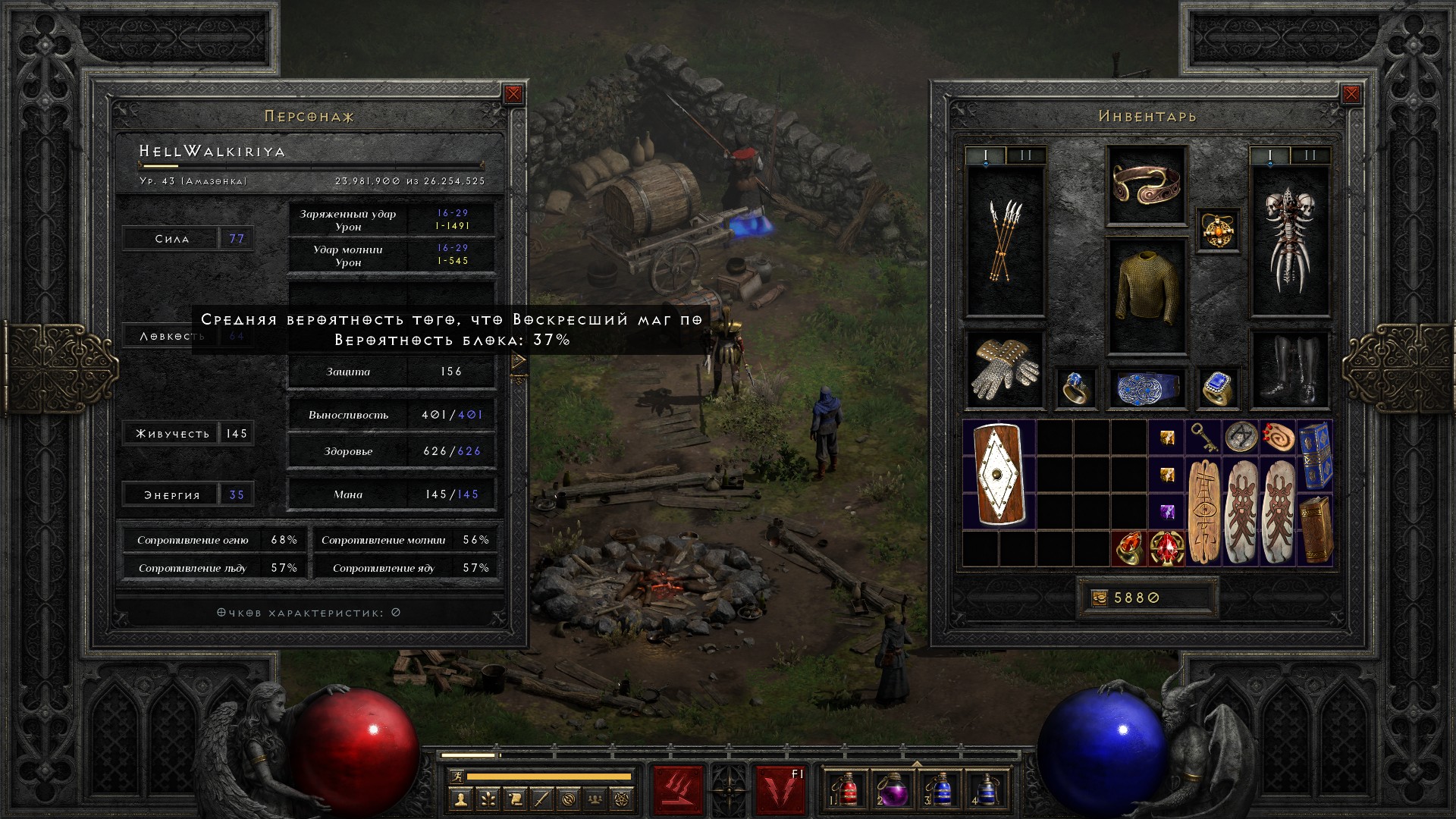The image size is (1456, 819).
Task: Toggle run/walk with the running man icon
Action: pos(454,777)
